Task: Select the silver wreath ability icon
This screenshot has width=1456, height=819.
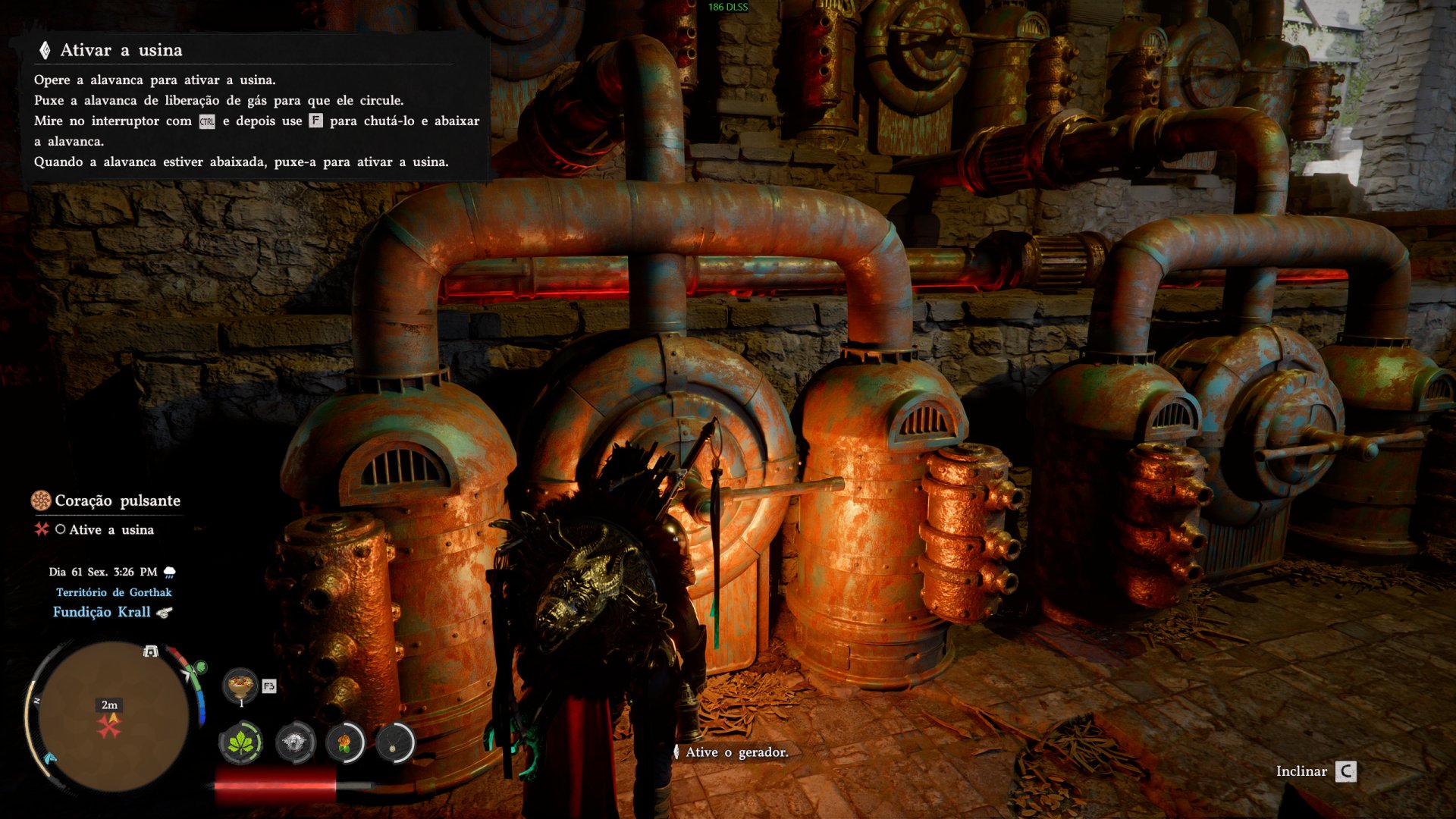Action: (295, 742)
